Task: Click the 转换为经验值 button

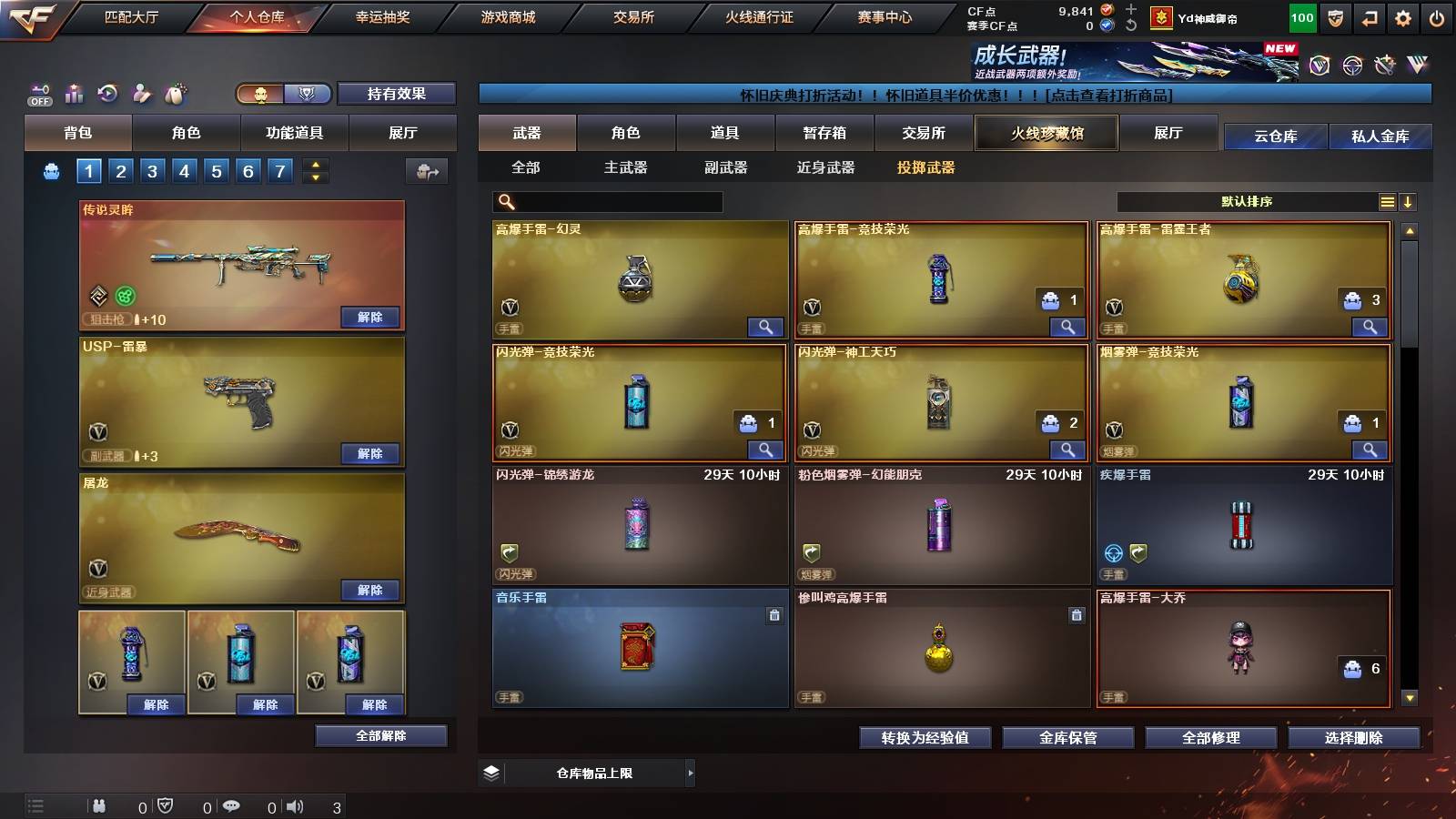Action: [x=925, y=738]
